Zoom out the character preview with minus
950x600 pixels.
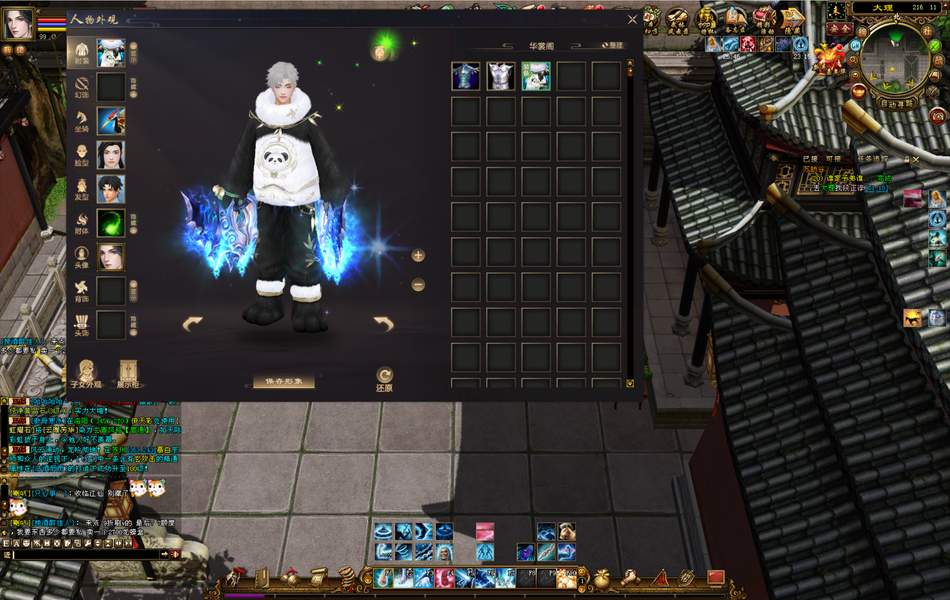click(418, 285)
